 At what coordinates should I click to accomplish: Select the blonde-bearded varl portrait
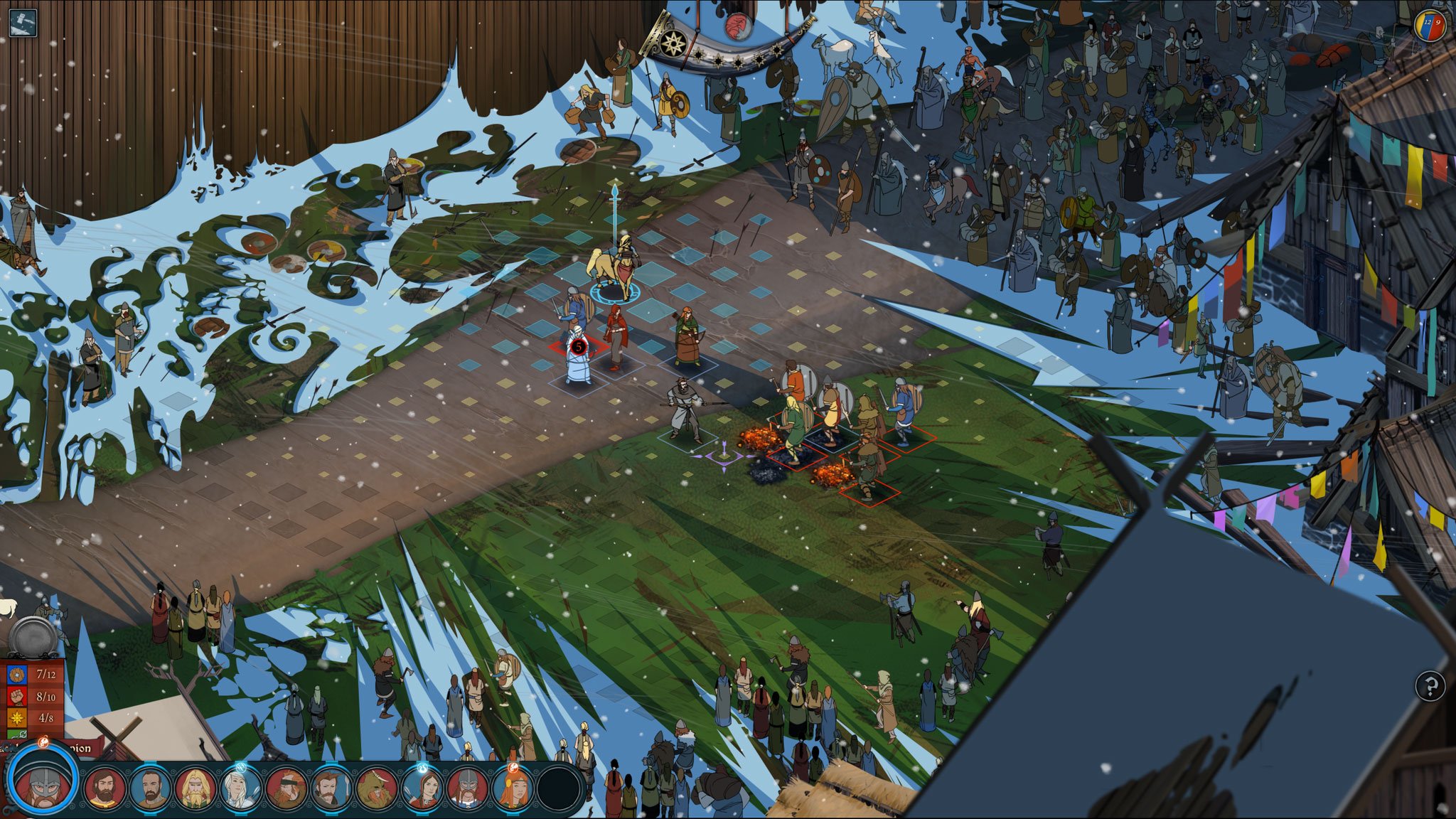[197, 787]
